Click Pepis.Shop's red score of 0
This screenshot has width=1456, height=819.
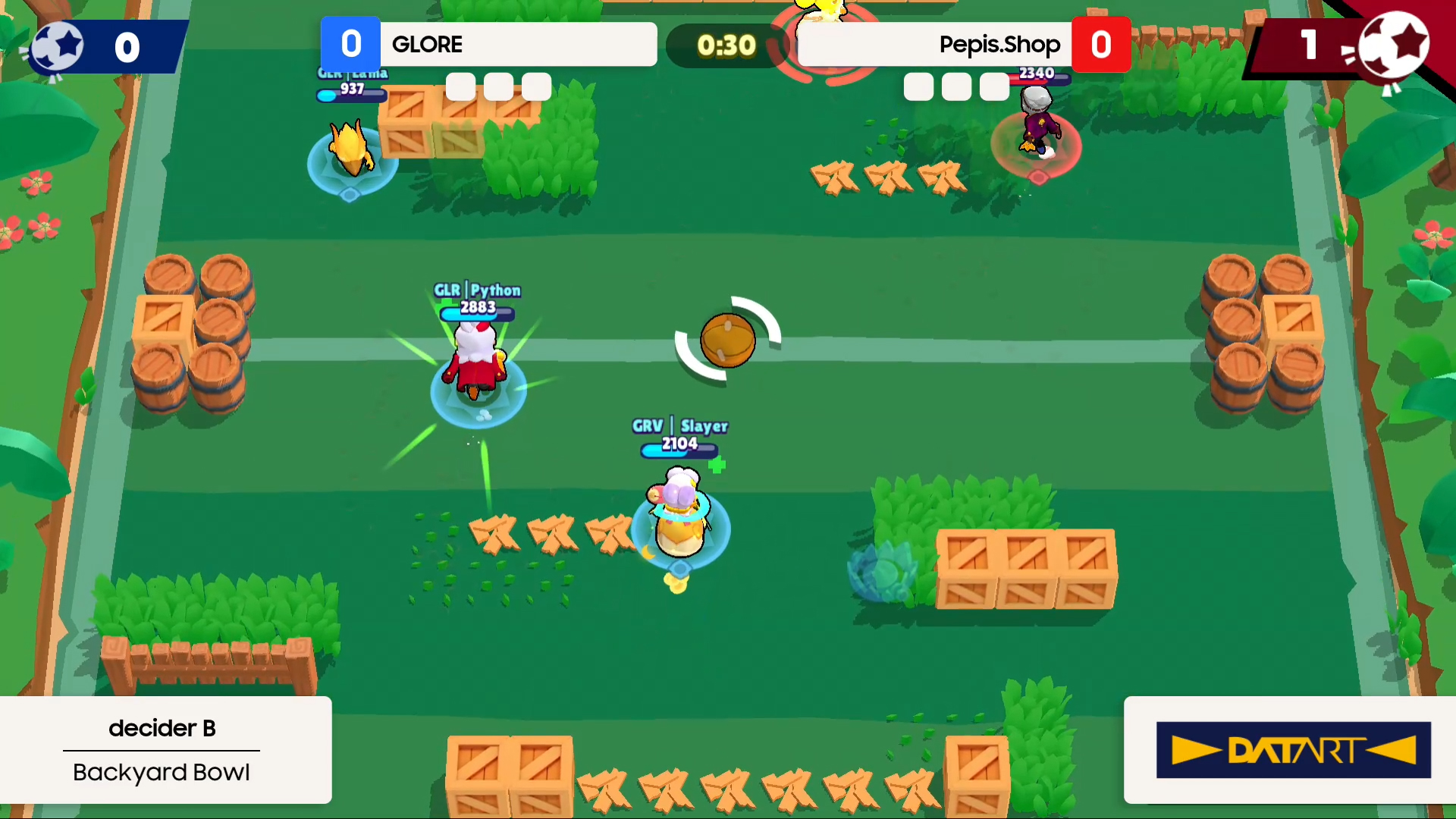(1101, 44)
